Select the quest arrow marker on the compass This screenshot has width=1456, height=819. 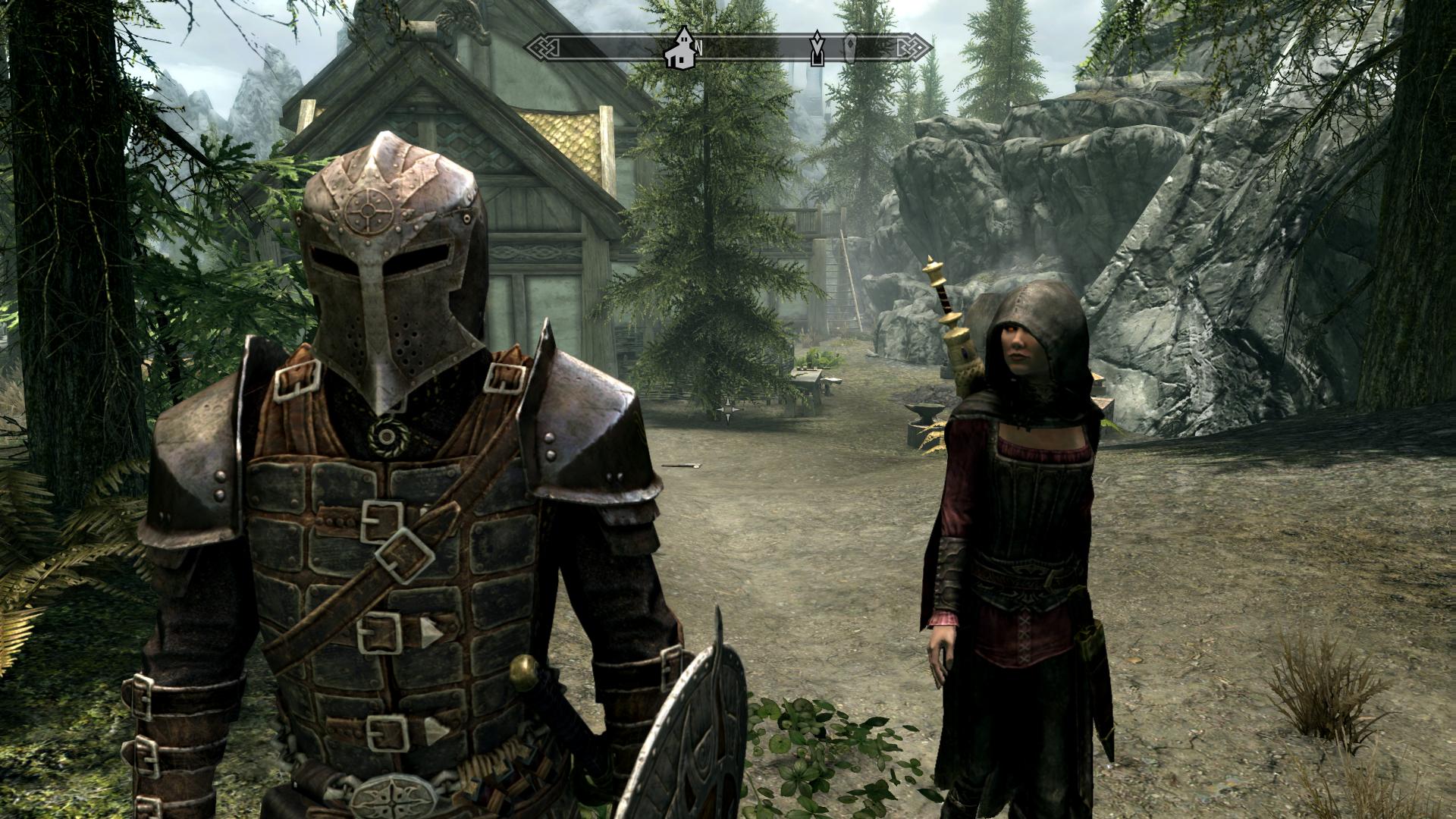(817, 49)
